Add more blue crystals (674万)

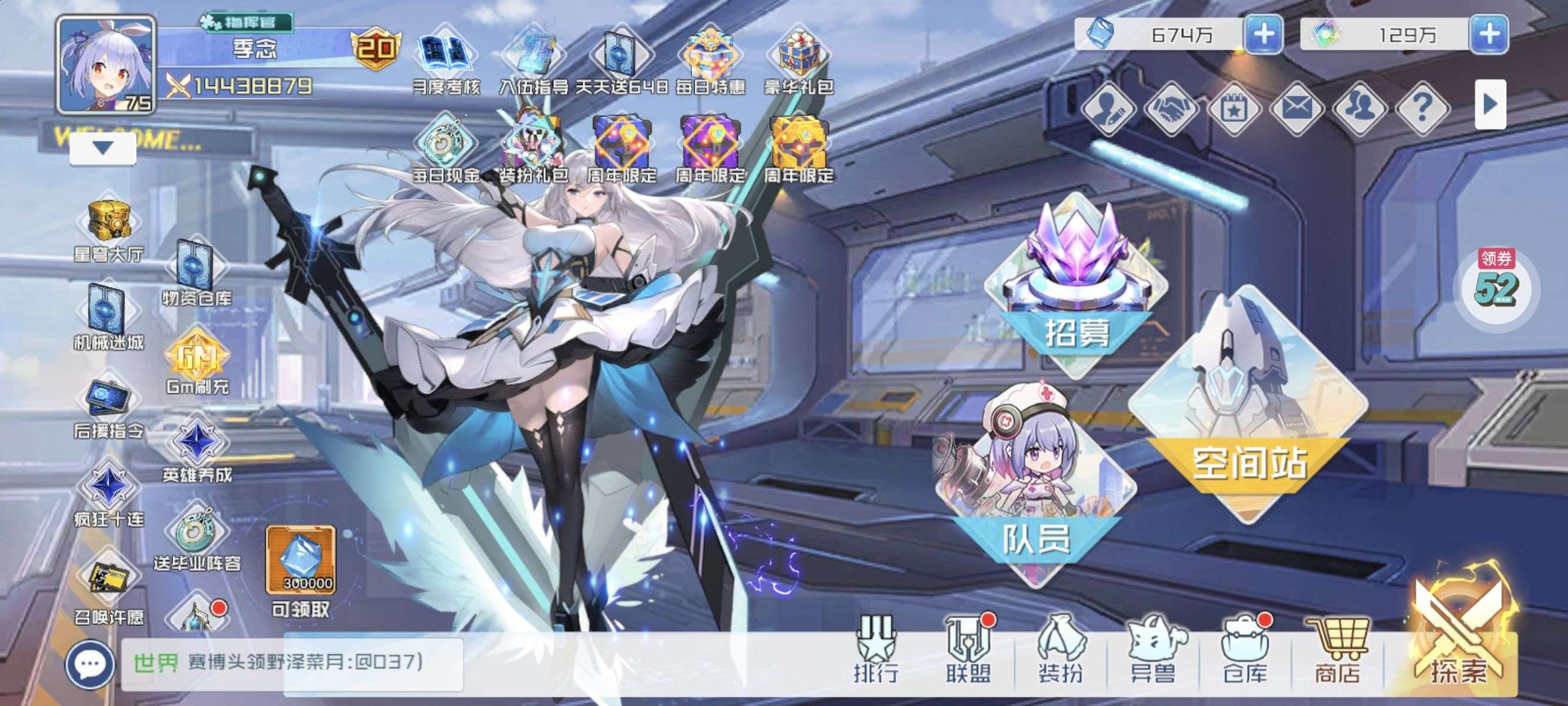point(1264,34)
